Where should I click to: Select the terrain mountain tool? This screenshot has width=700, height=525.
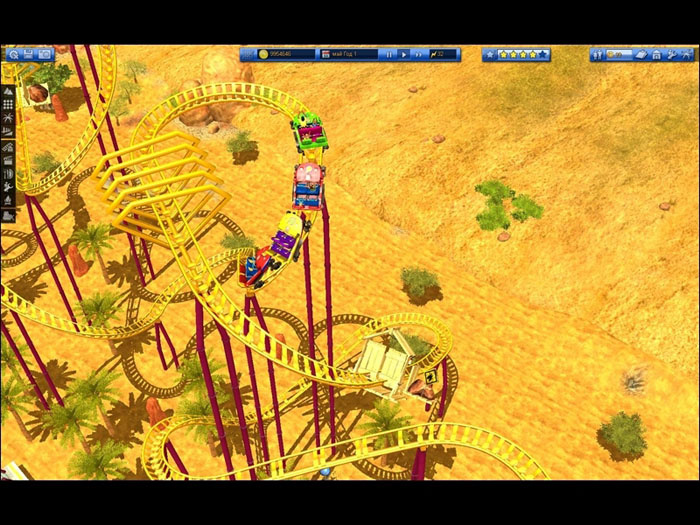(x=8, y=92)
